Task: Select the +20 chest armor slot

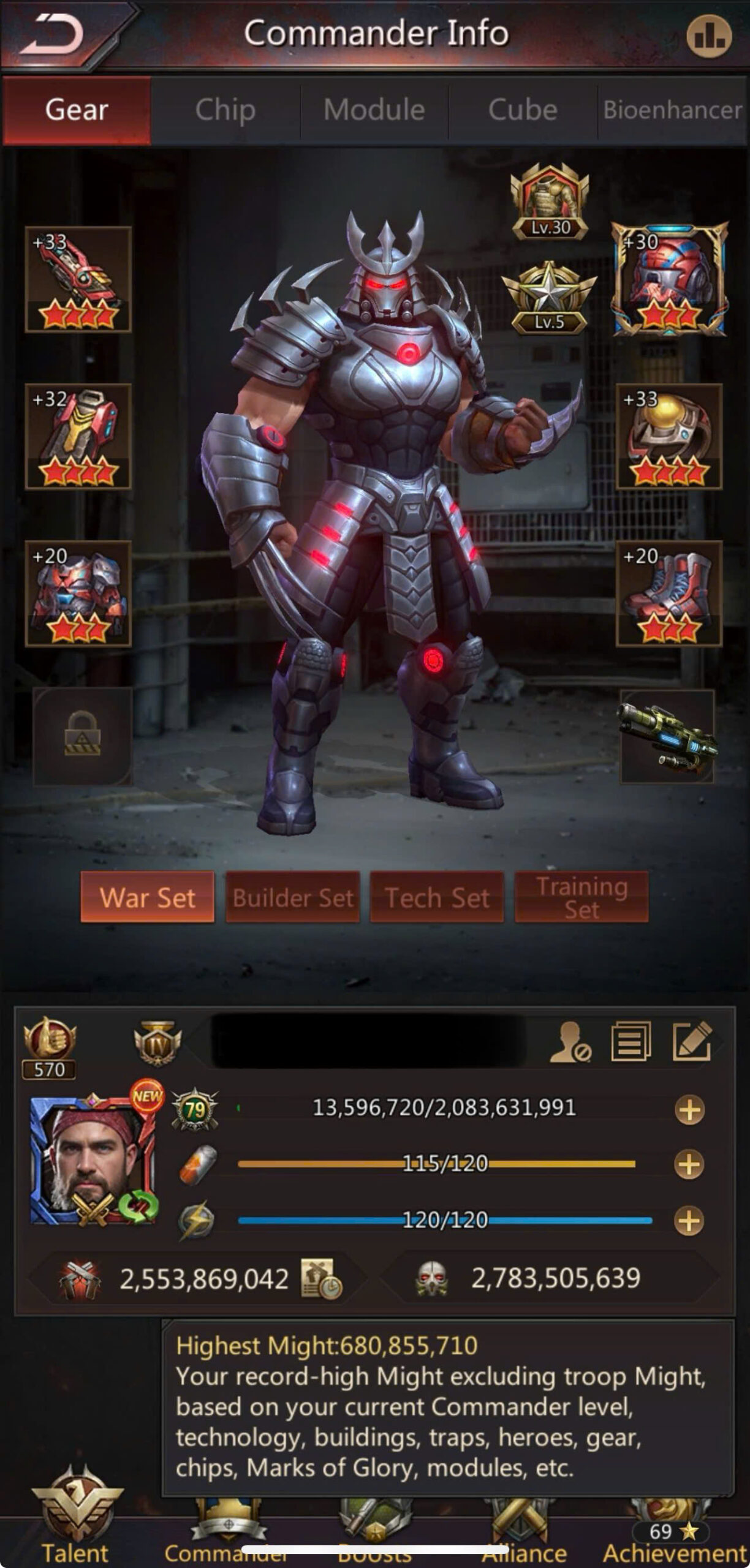Action: (x=78, y=593)
